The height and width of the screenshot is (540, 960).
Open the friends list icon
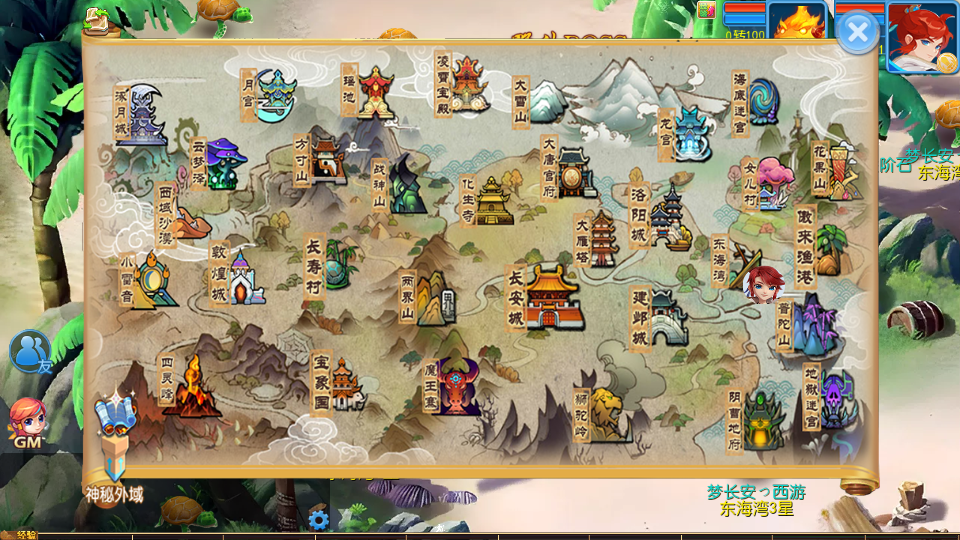[29, 352]
